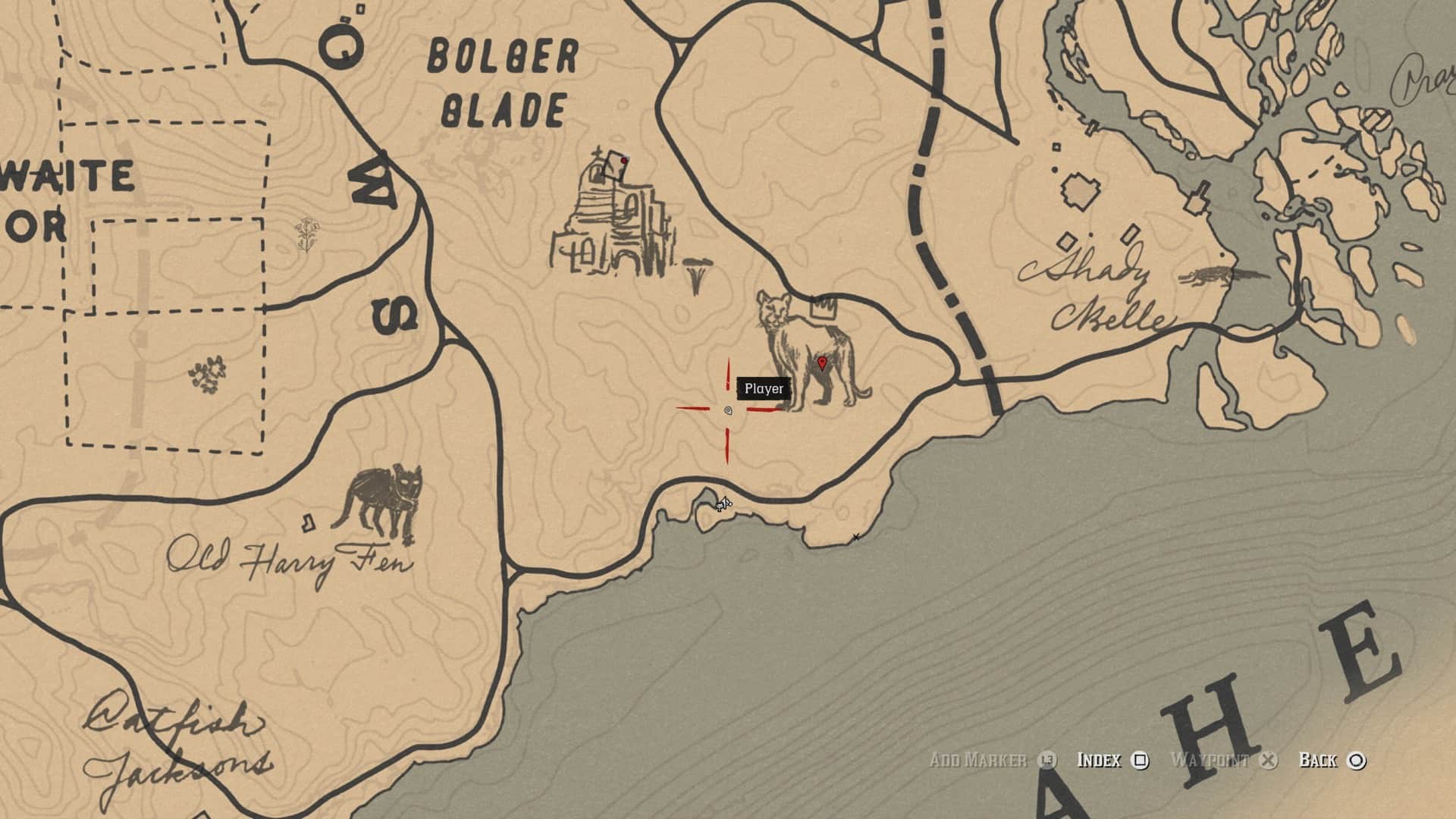
Task: Click the Player name label tooltip
Action: (764, 388)
